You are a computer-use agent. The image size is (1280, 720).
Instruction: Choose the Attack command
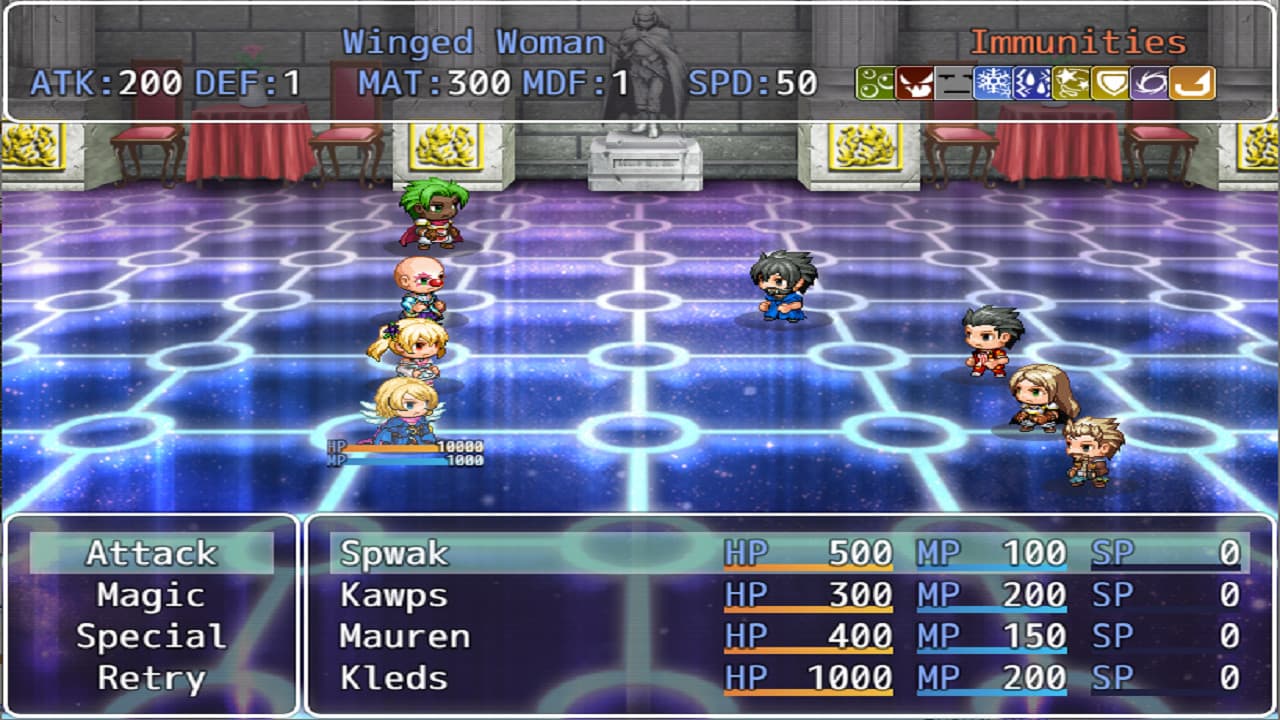coord(150,552)
